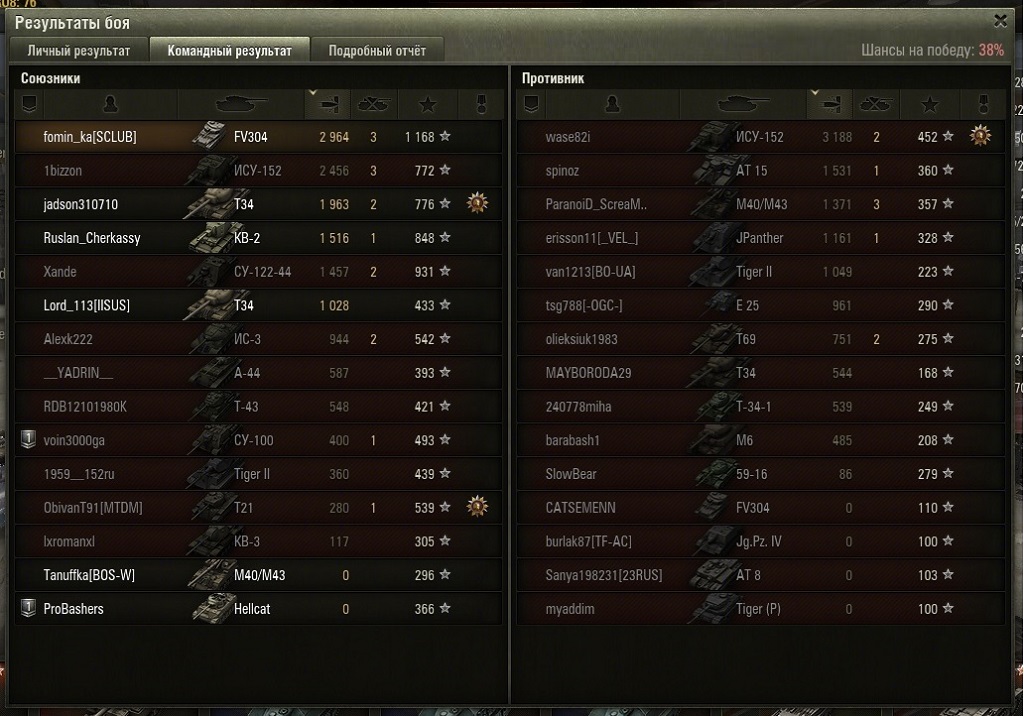1024x716 pixels.
Task: Select enemy wase82i ИСУ-152 row
Action: [760, 137]
